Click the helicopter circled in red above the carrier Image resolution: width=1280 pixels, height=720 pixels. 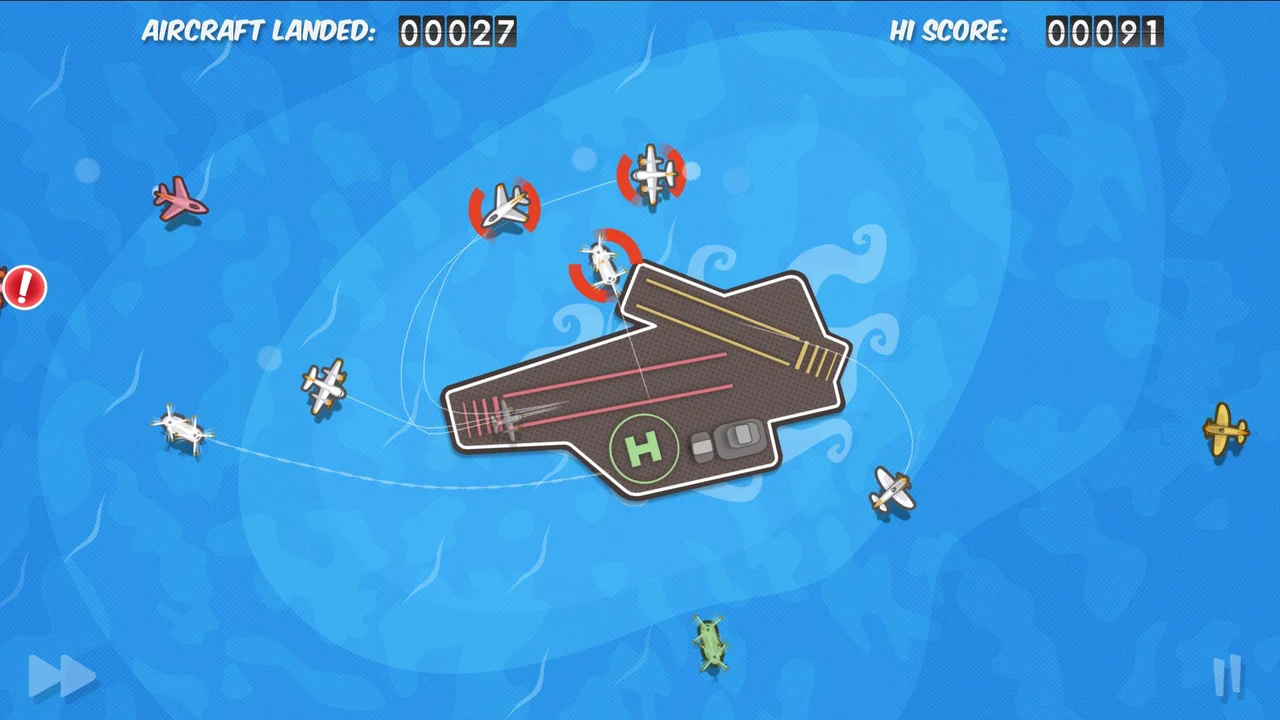click(x=603, y=262)
